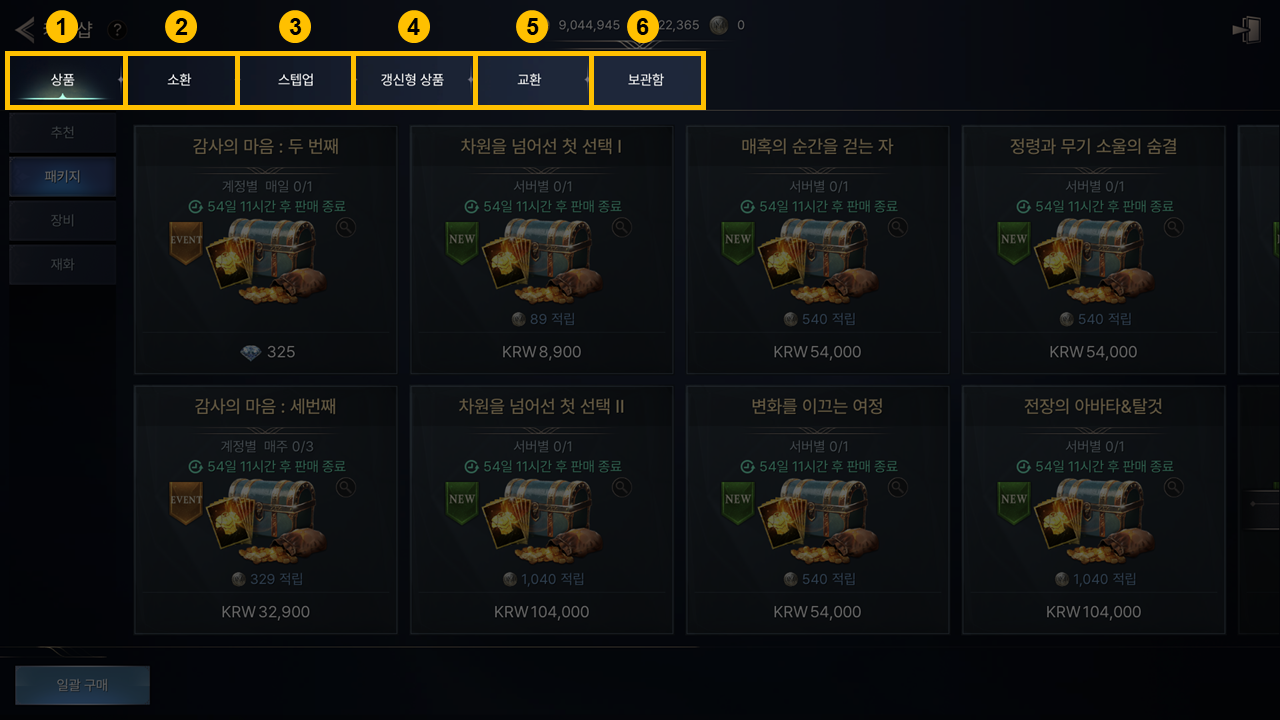Open the 장비 category
Viewport: 1280px width, 720px height.
coord(62,220)
